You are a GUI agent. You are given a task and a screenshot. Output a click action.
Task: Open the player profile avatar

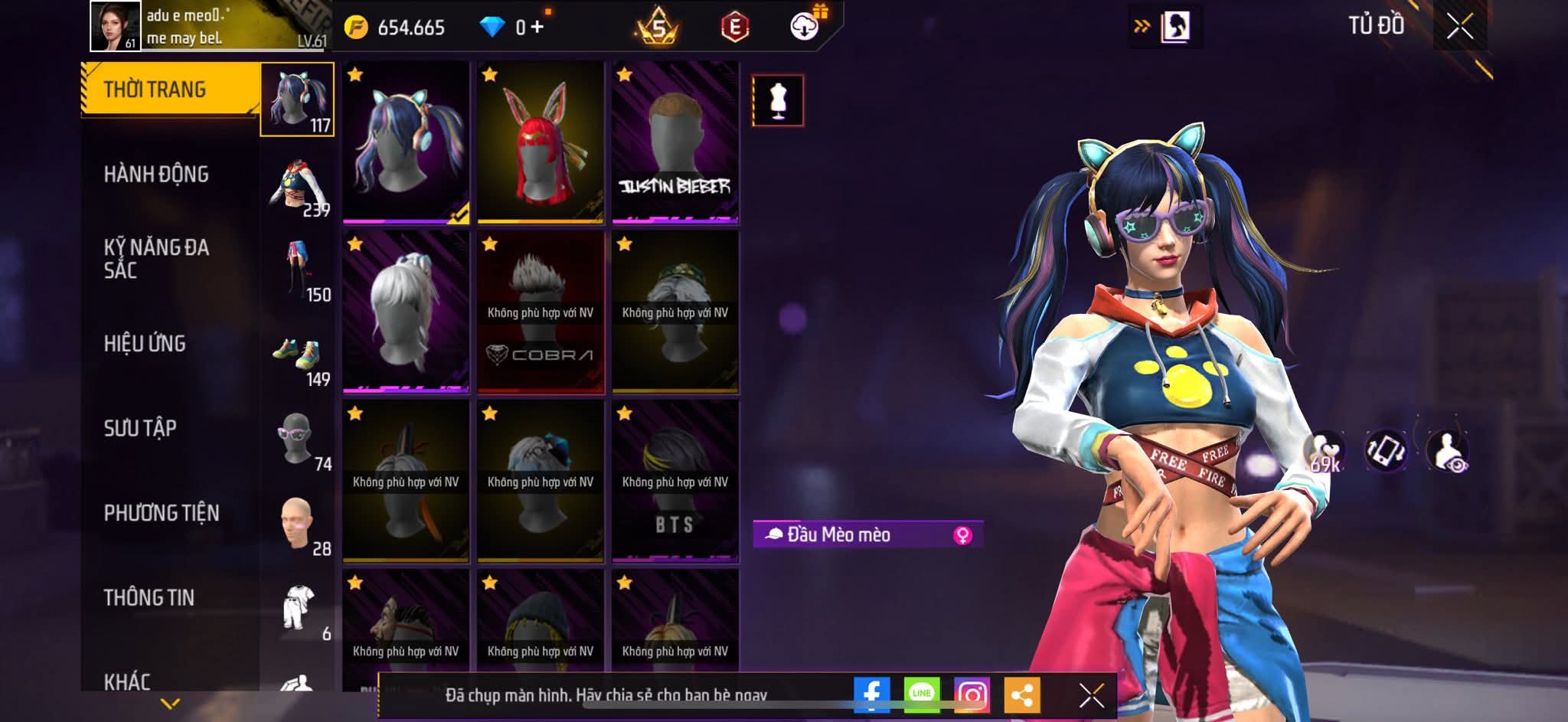point(116,27)
